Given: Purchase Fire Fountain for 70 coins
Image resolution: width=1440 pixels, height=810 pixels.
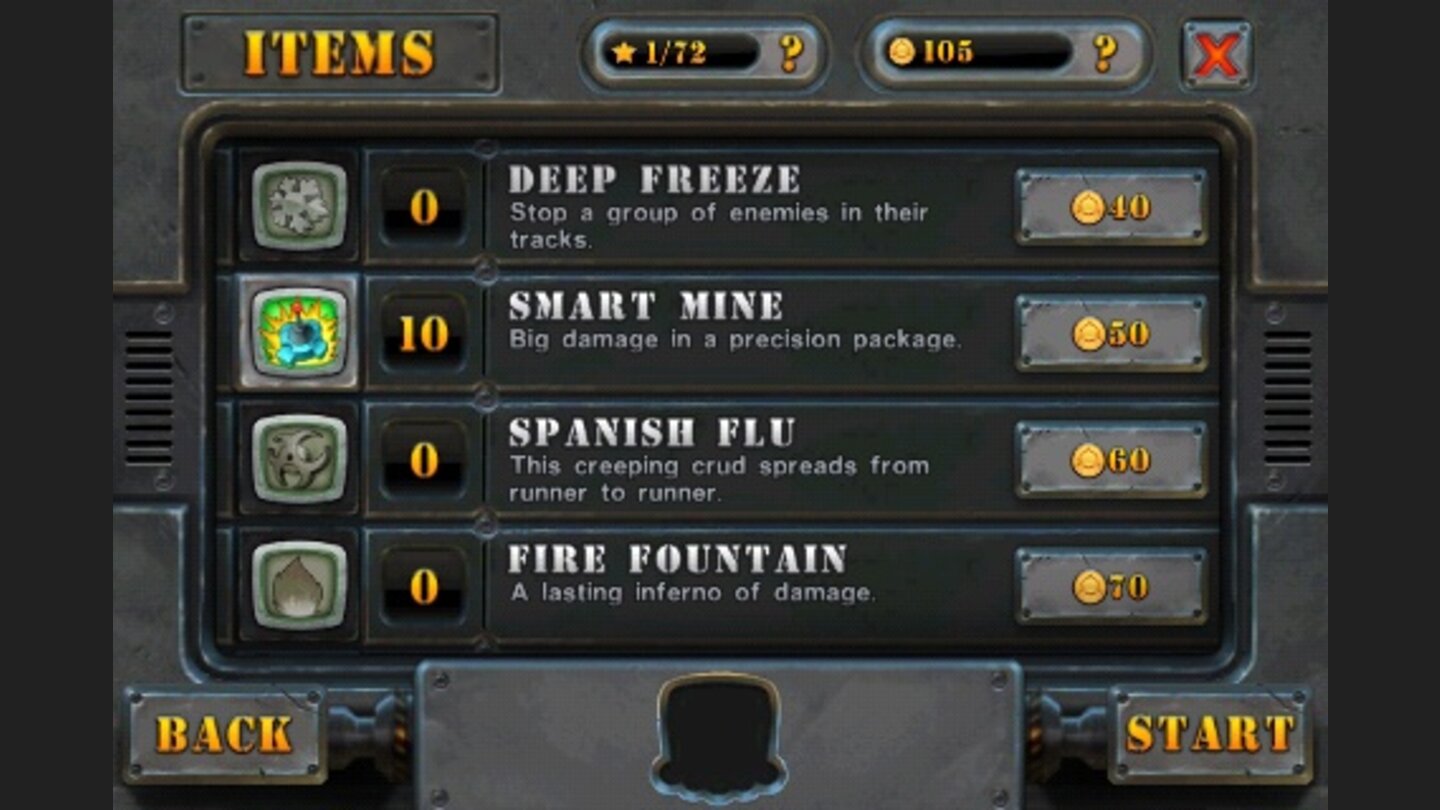Looking at the screenshot, I should [1110, 584].
